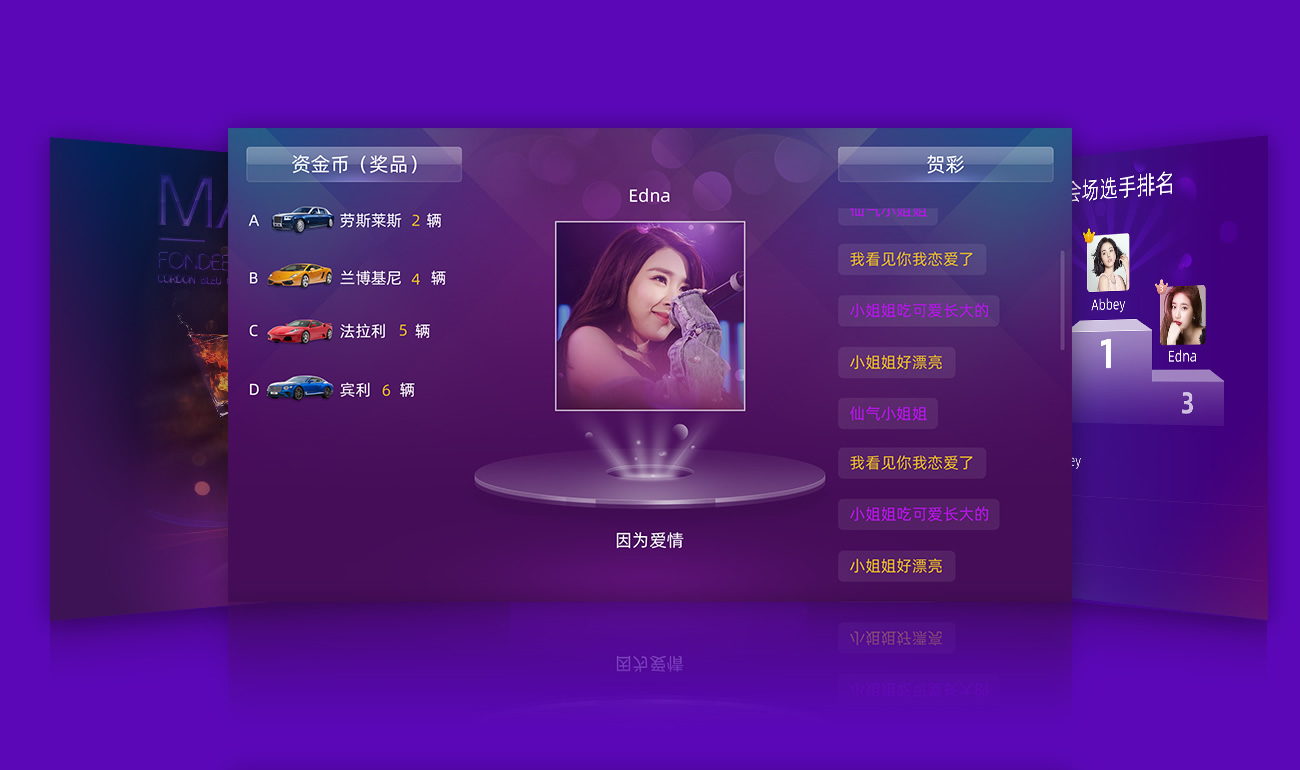View Edna's small avatar on the podium

[1183, 315]
